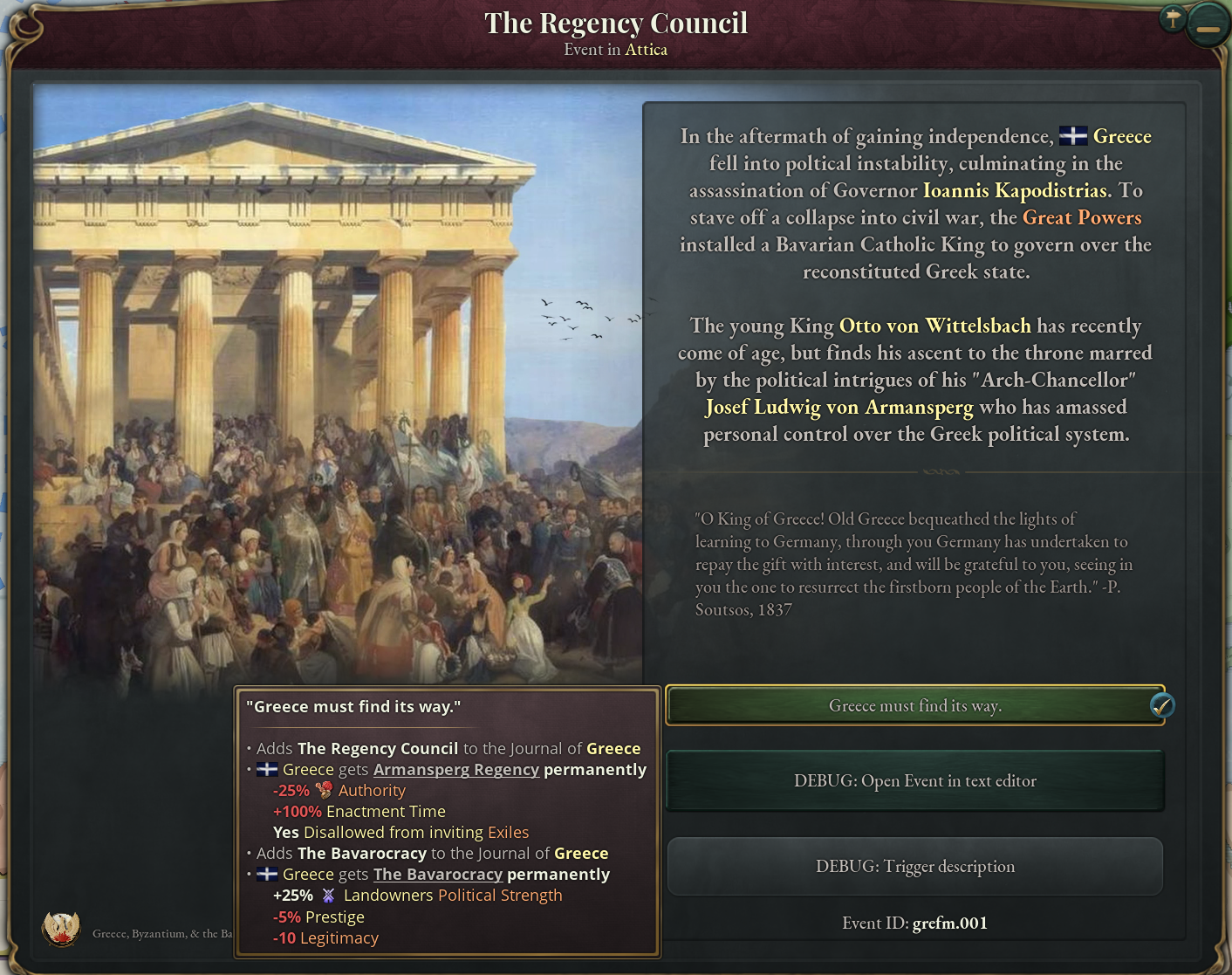Click the Authority icon next to -25%
This screenshot has width=1232, height=975.
(323, 790)
